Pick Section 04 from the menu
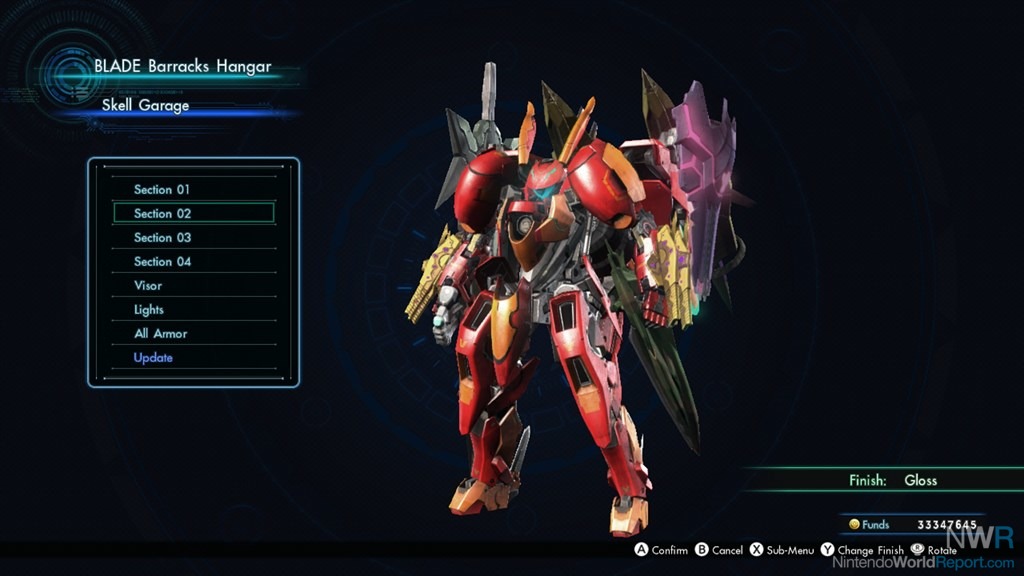Image resolution: width=1024 pixels, height=576 pixels. point(162,261)
